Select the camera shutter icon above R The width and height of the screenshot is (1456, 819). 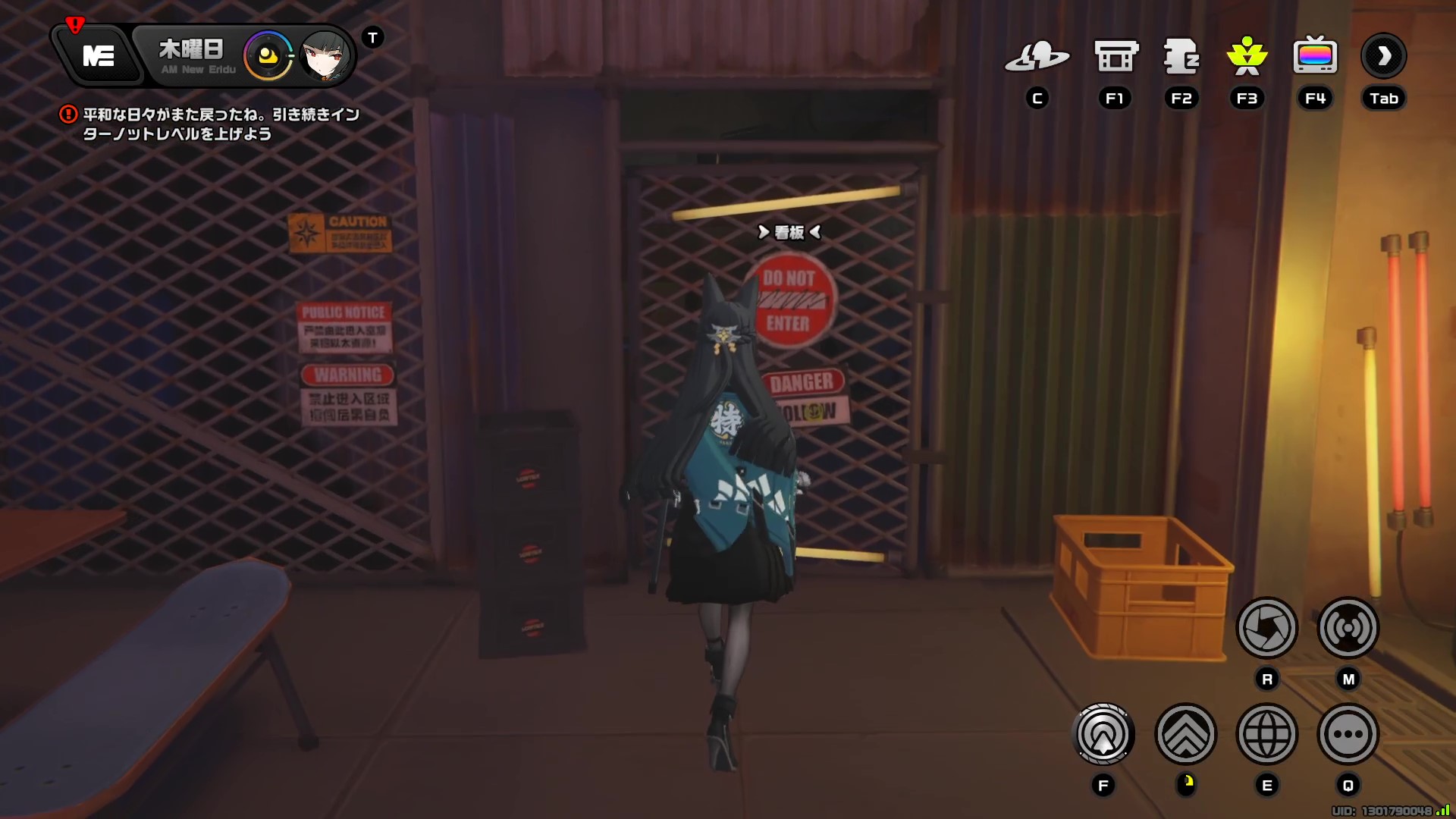(1267, 628)
